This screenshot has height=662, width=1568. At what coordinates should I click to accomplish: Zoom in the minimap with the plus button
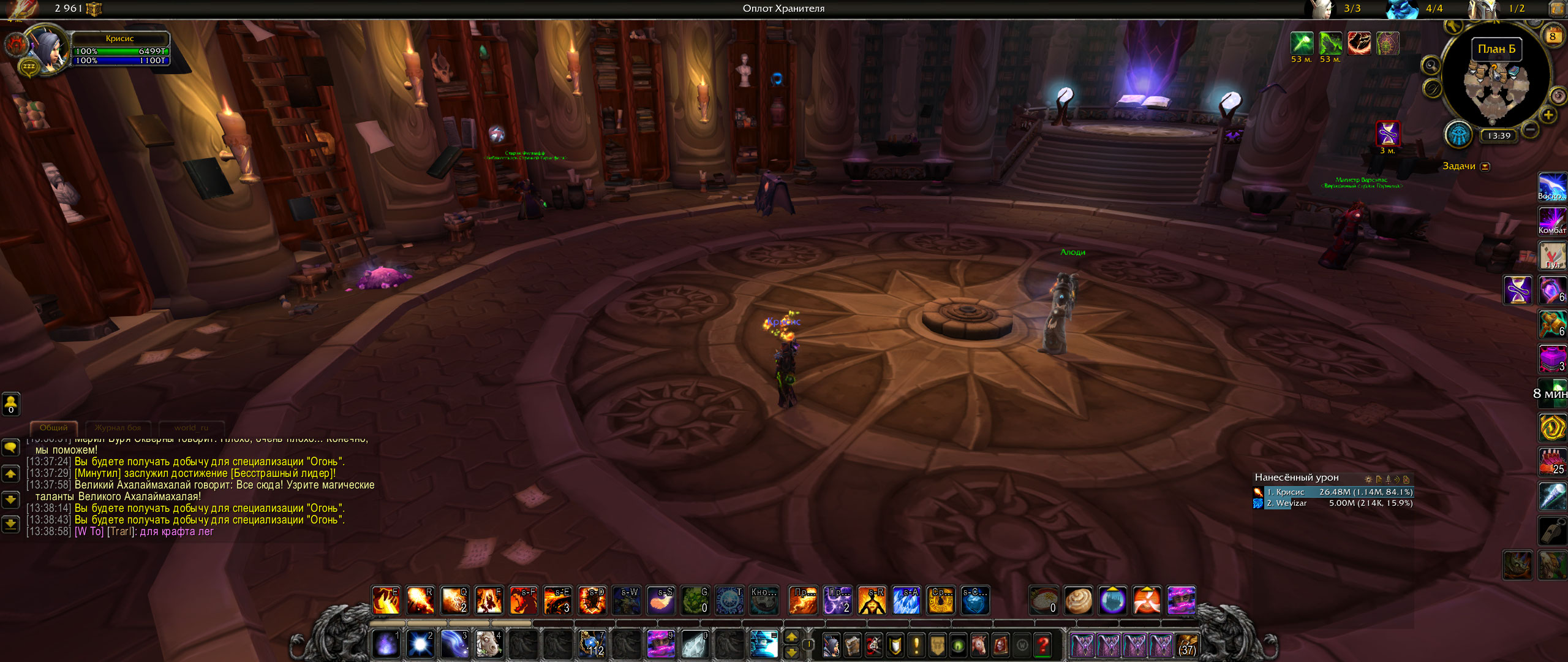click(x=1548, y=115)
